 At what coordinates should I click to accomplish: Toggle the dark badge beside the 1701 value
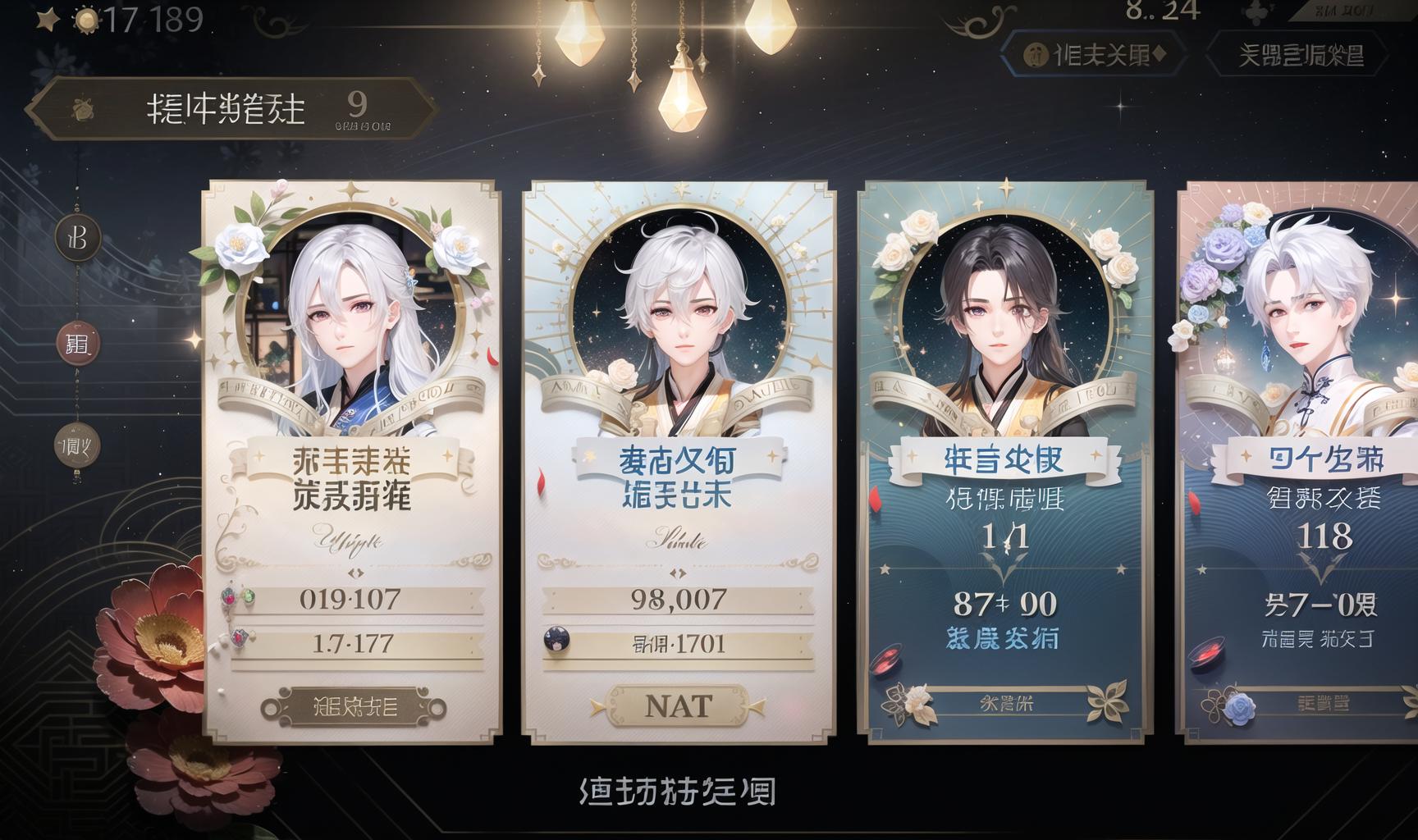(x=556, y=640)
